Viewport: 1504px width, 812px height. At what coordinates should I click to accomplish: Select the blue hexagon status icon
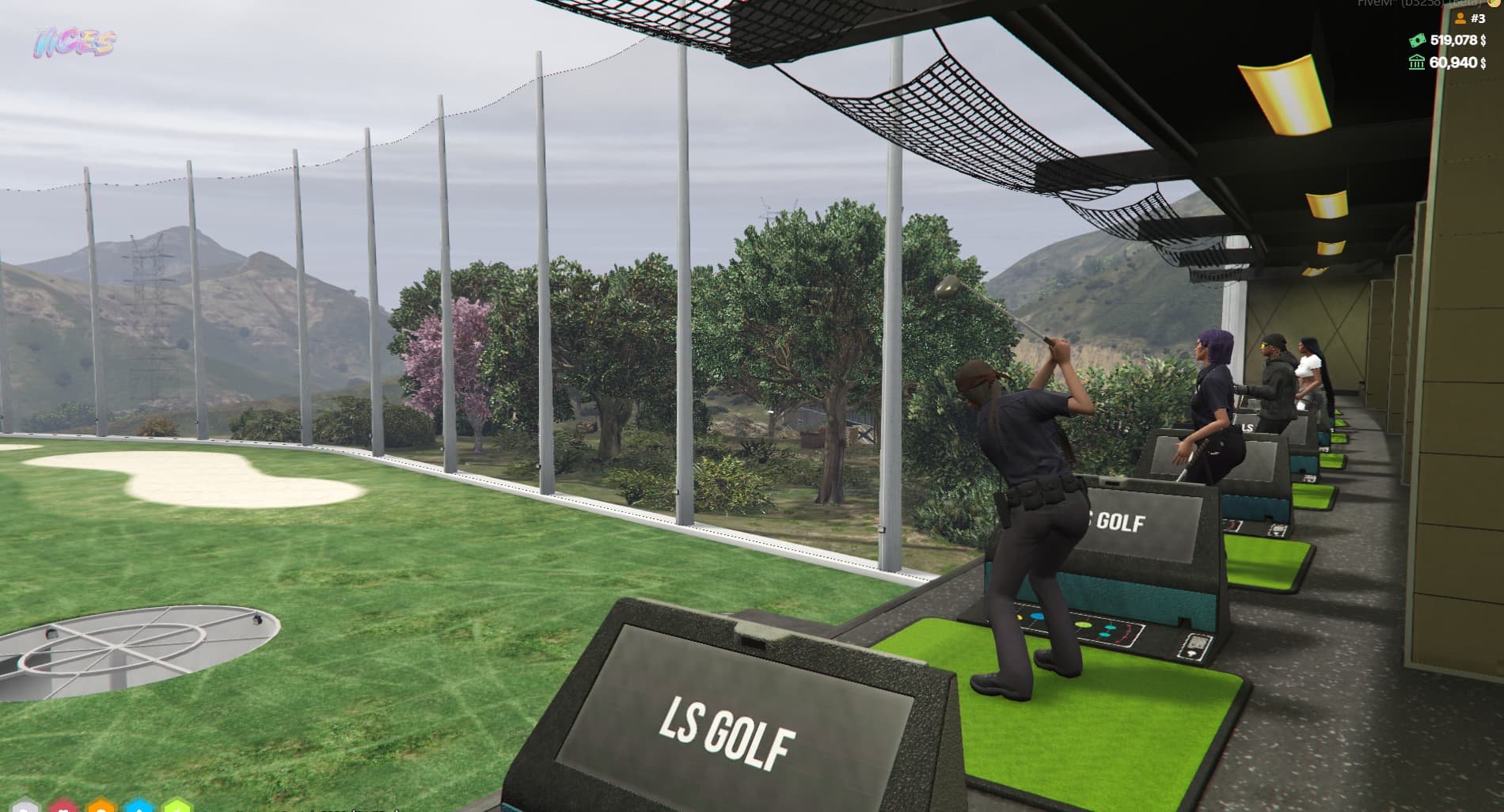(139, 806)
